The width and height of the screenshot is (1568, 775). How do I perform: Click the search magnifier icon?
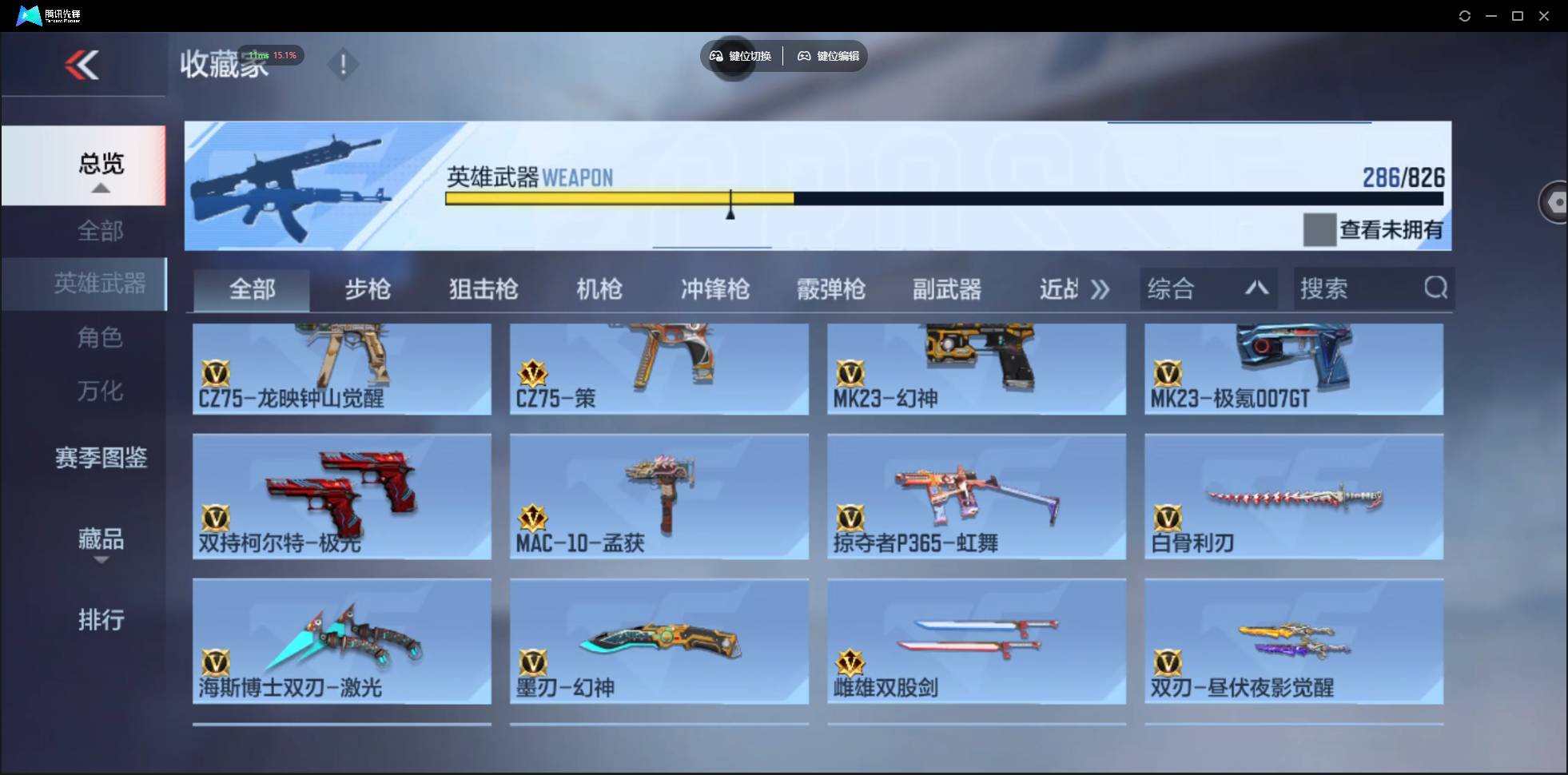coord(1436,288)
